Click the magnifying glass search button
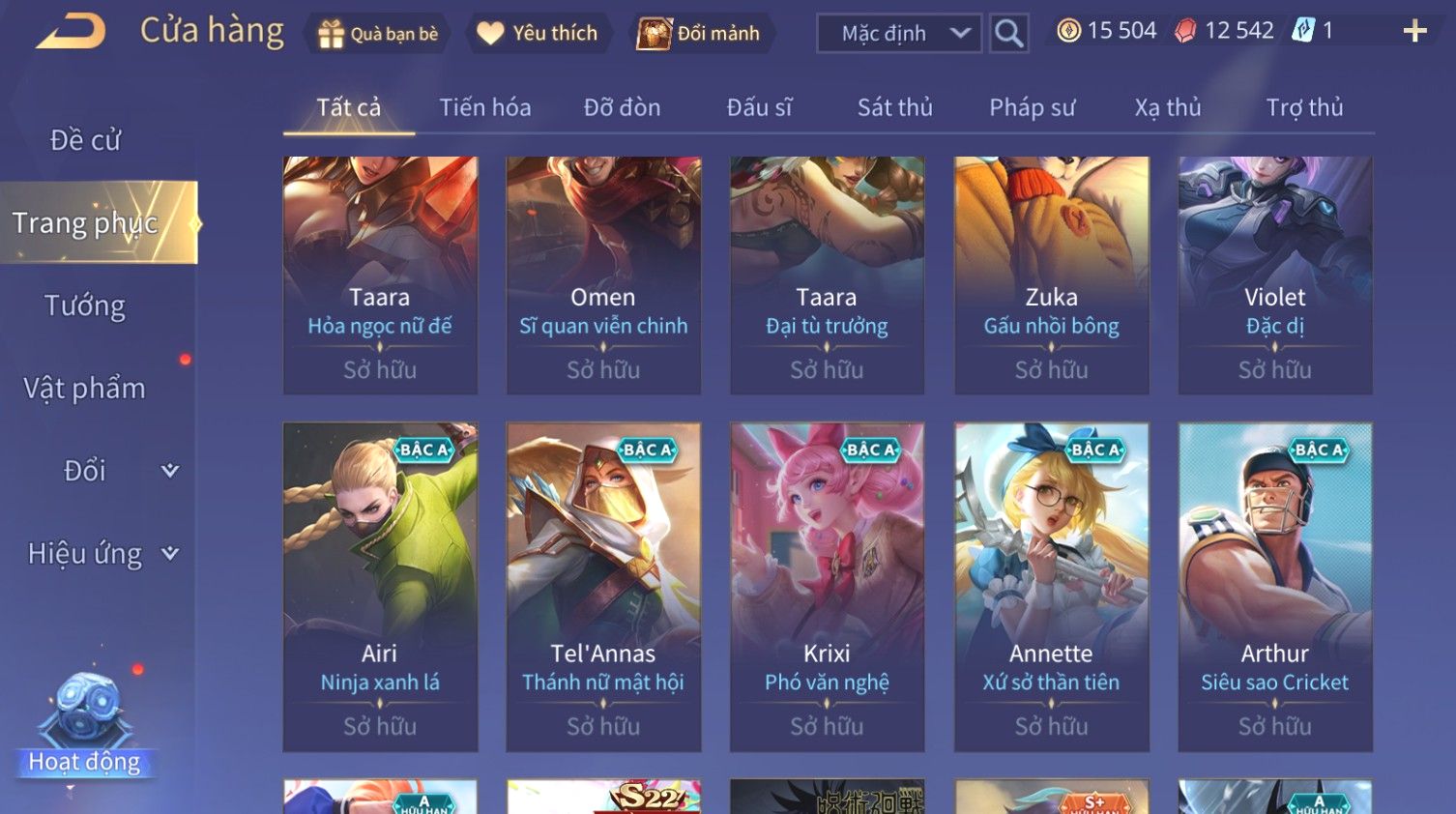 [1008, 34]
